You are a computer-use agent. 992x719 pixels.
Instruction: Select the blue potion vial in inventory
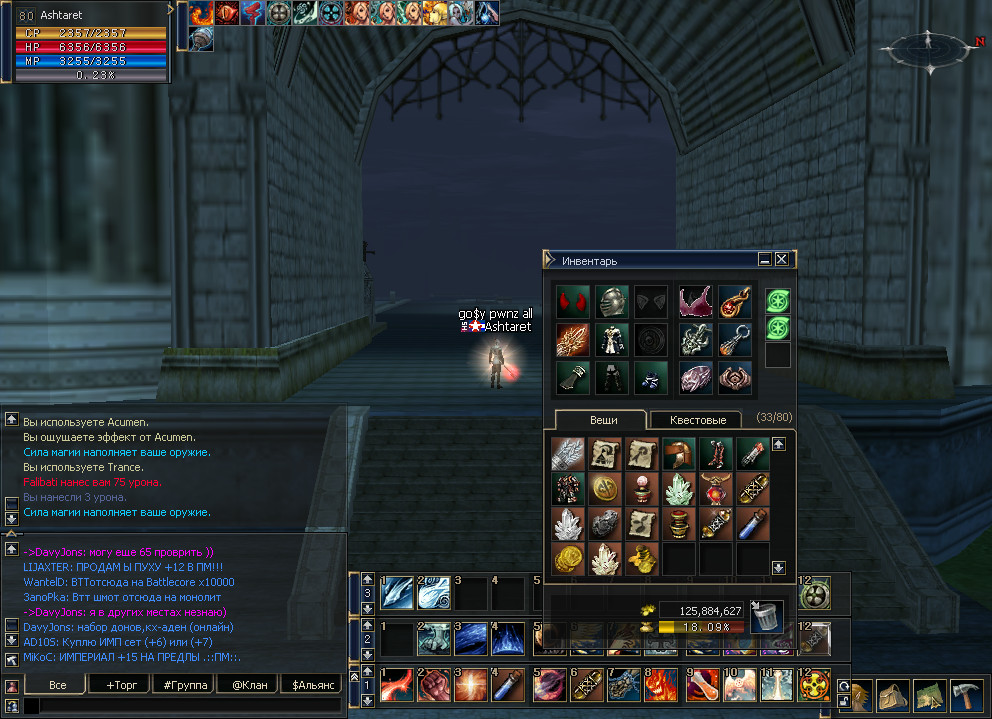pyautogui.click(x=753, y=524)
